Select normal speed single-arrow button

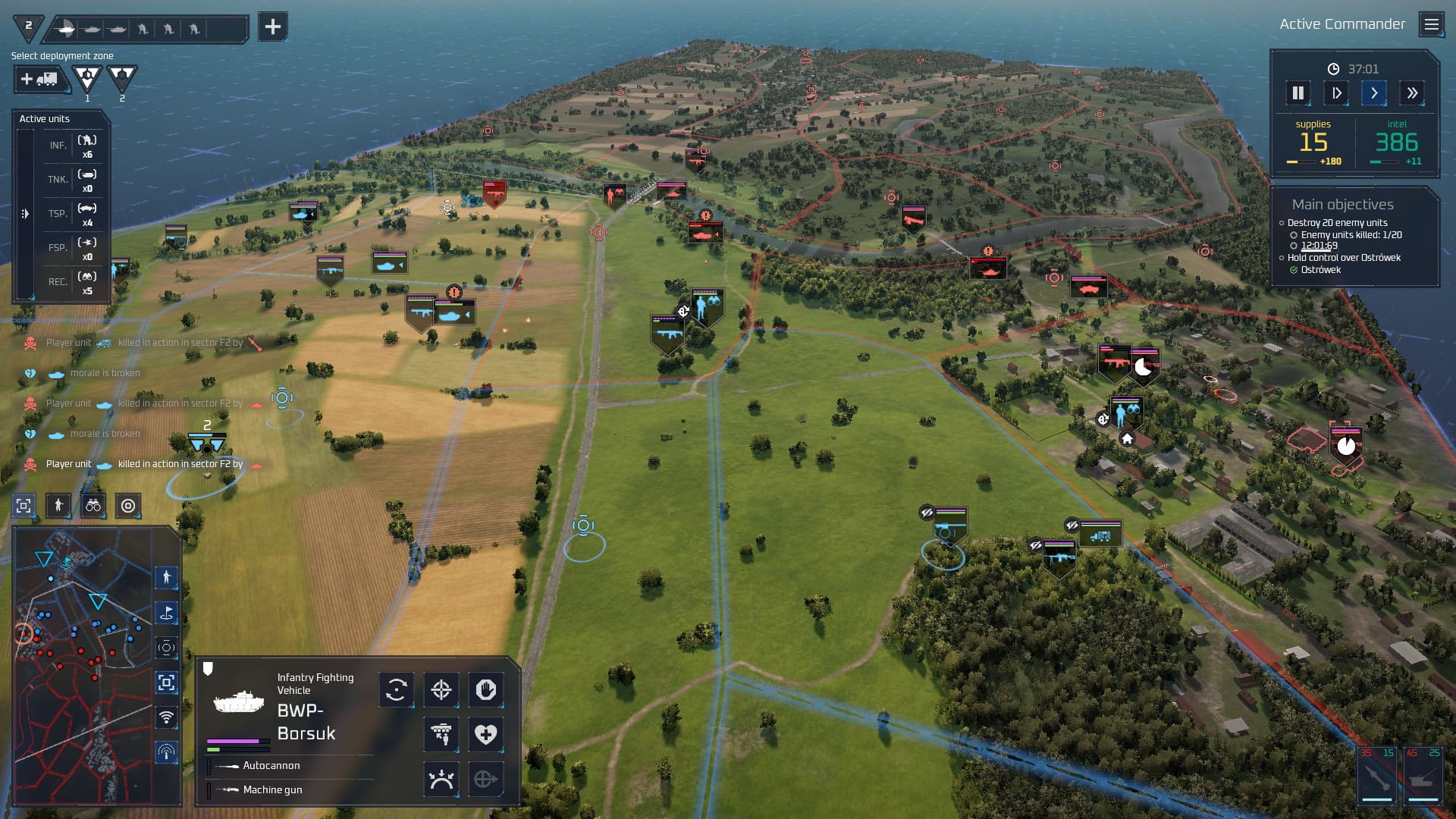coord(1373,93)
